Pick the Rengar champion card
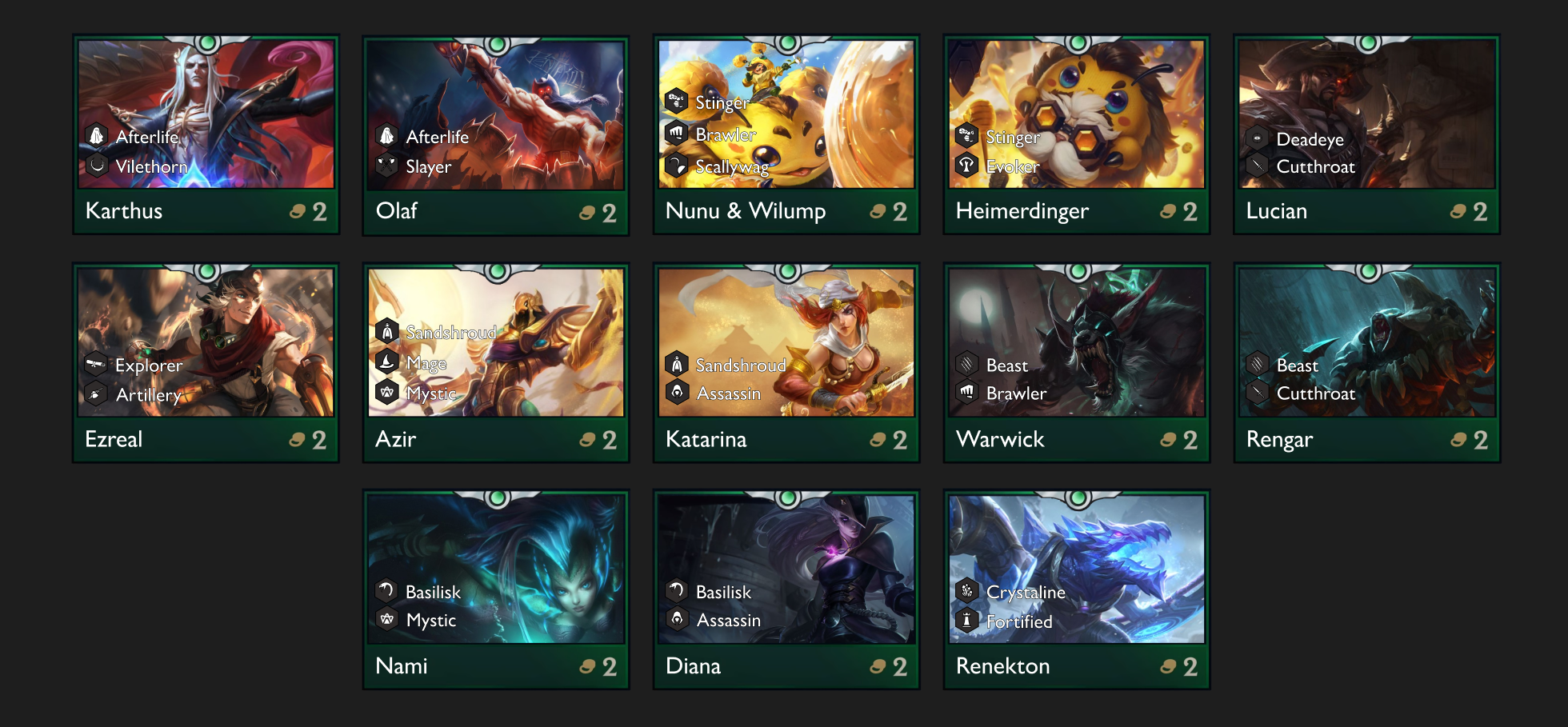The image size is (1568, 727). pos(1367,362)
